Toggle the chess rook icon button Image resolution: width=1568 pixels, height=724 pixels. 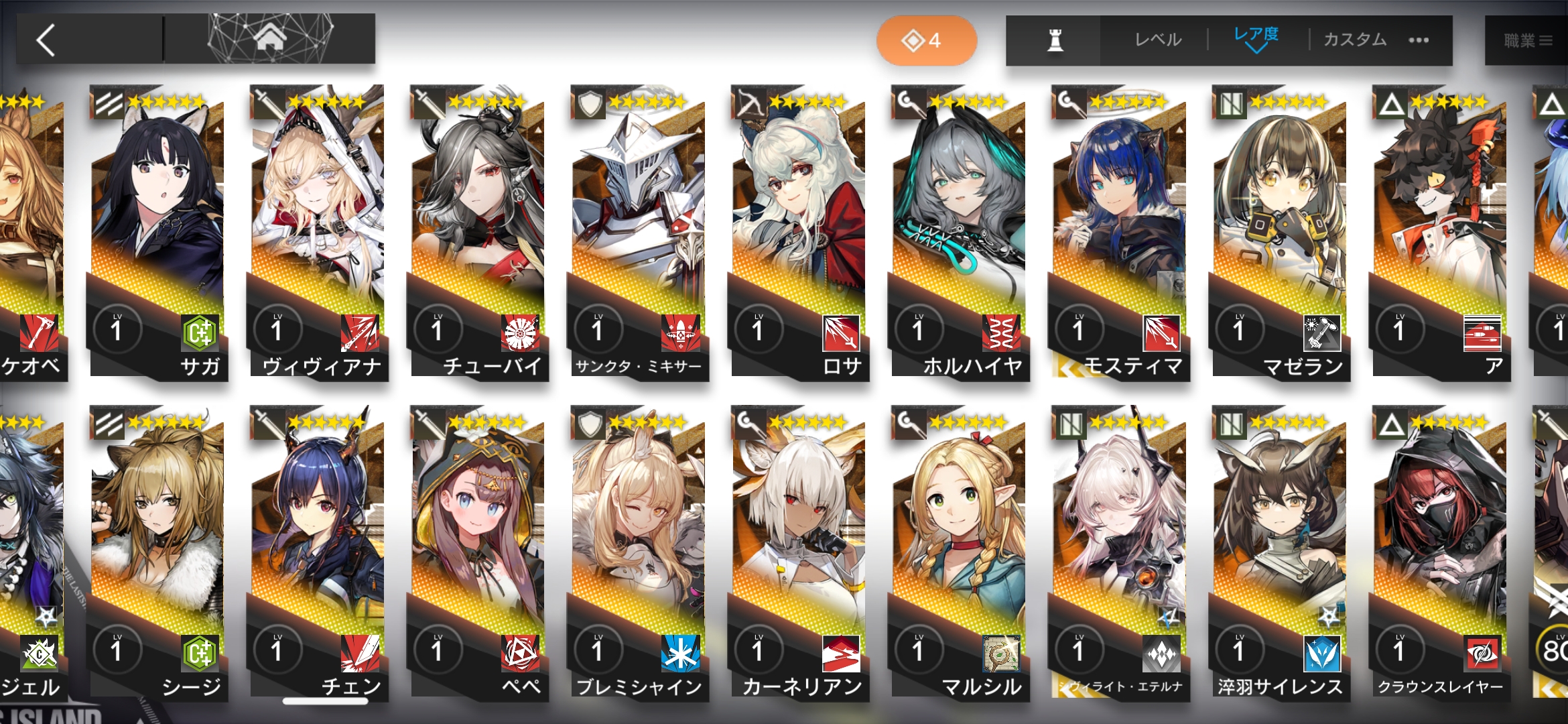(x=1055, y=40)
